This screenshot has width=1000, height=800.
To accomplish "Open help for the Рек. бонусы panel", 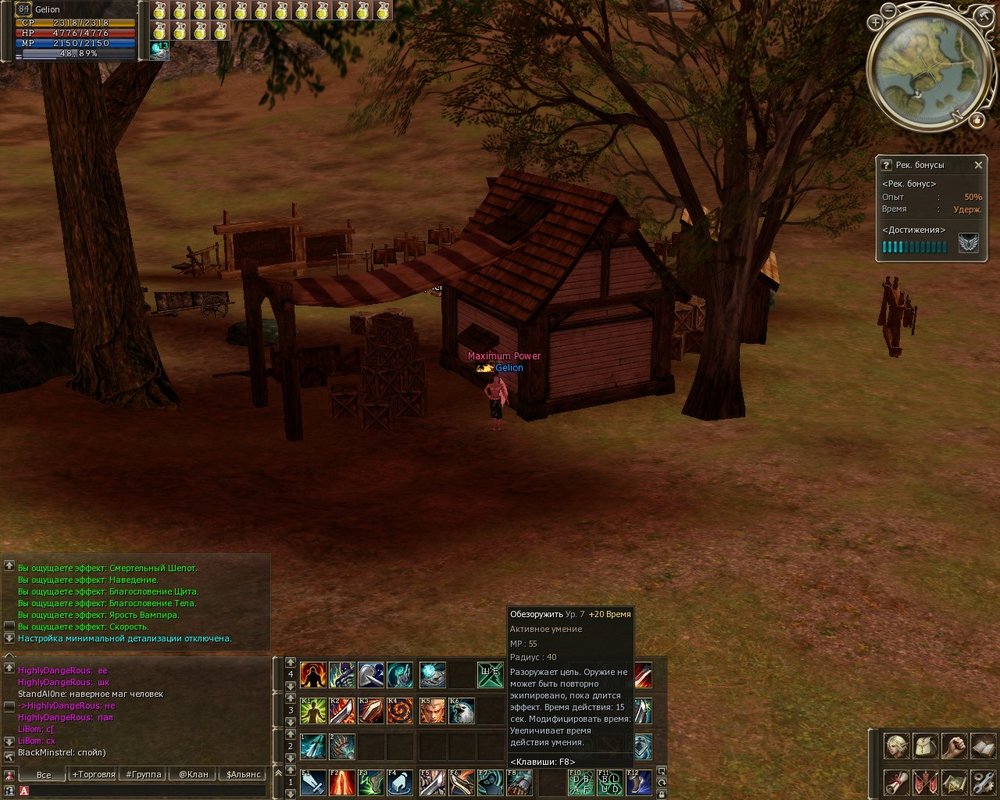I will (885, 165).
